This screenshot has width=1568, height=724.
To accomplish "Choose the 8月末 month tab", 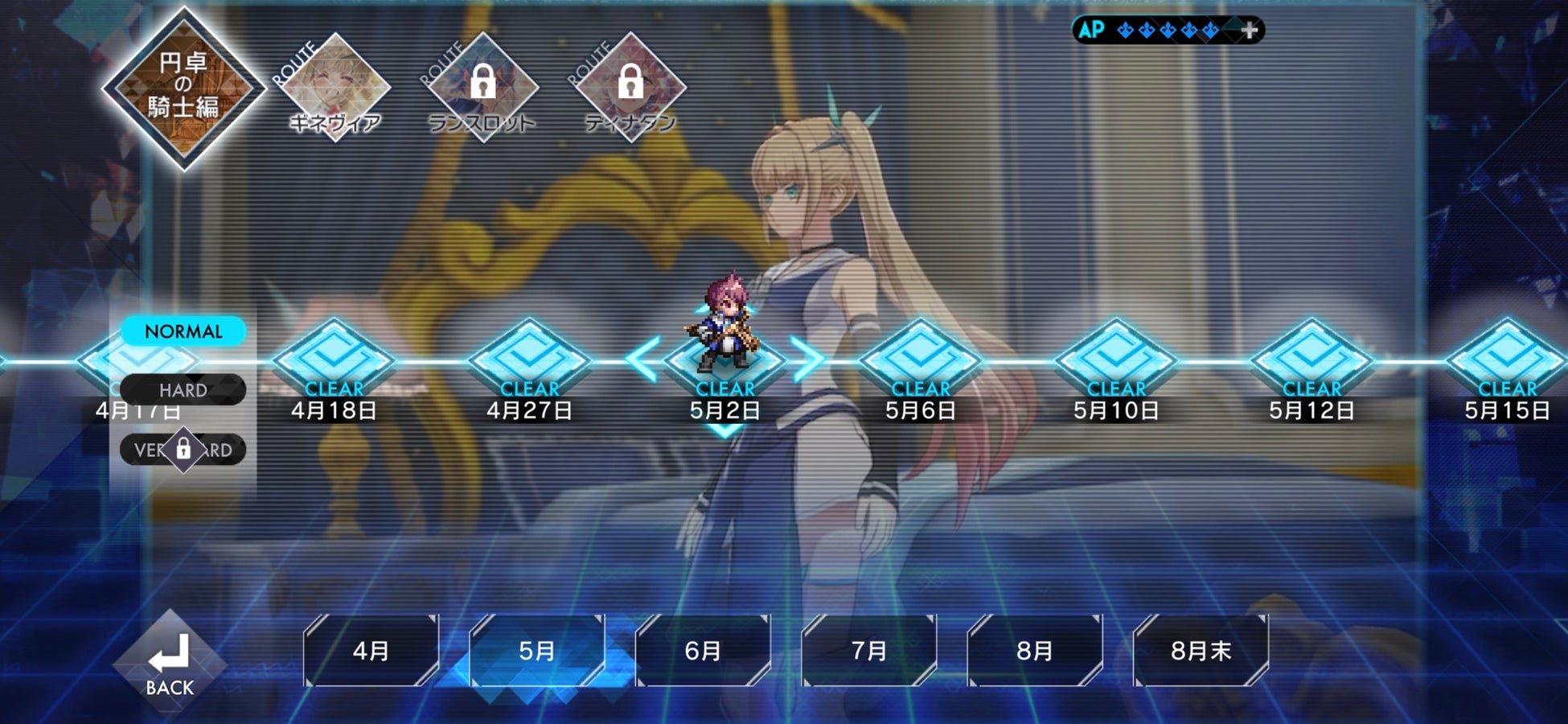I will pyautogui.click(x=1201, y=650).
